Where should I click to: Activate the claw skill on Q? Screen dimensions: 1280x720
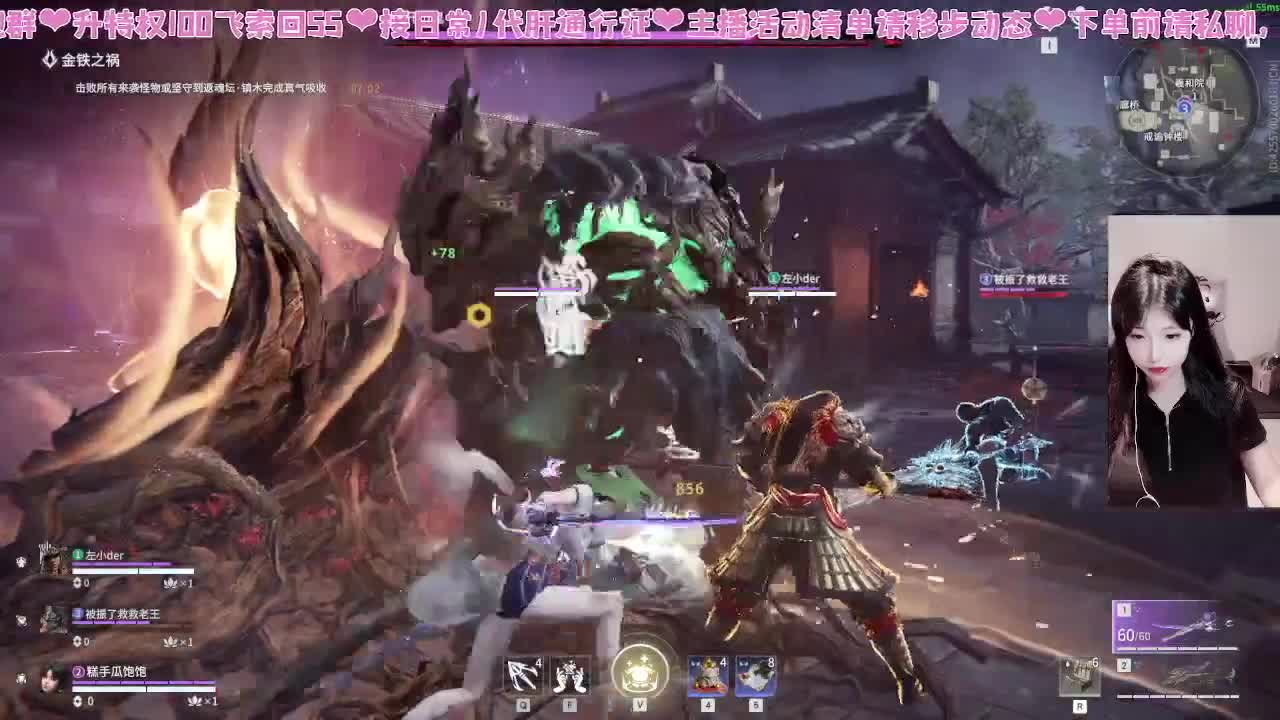[x=520, y=676]
